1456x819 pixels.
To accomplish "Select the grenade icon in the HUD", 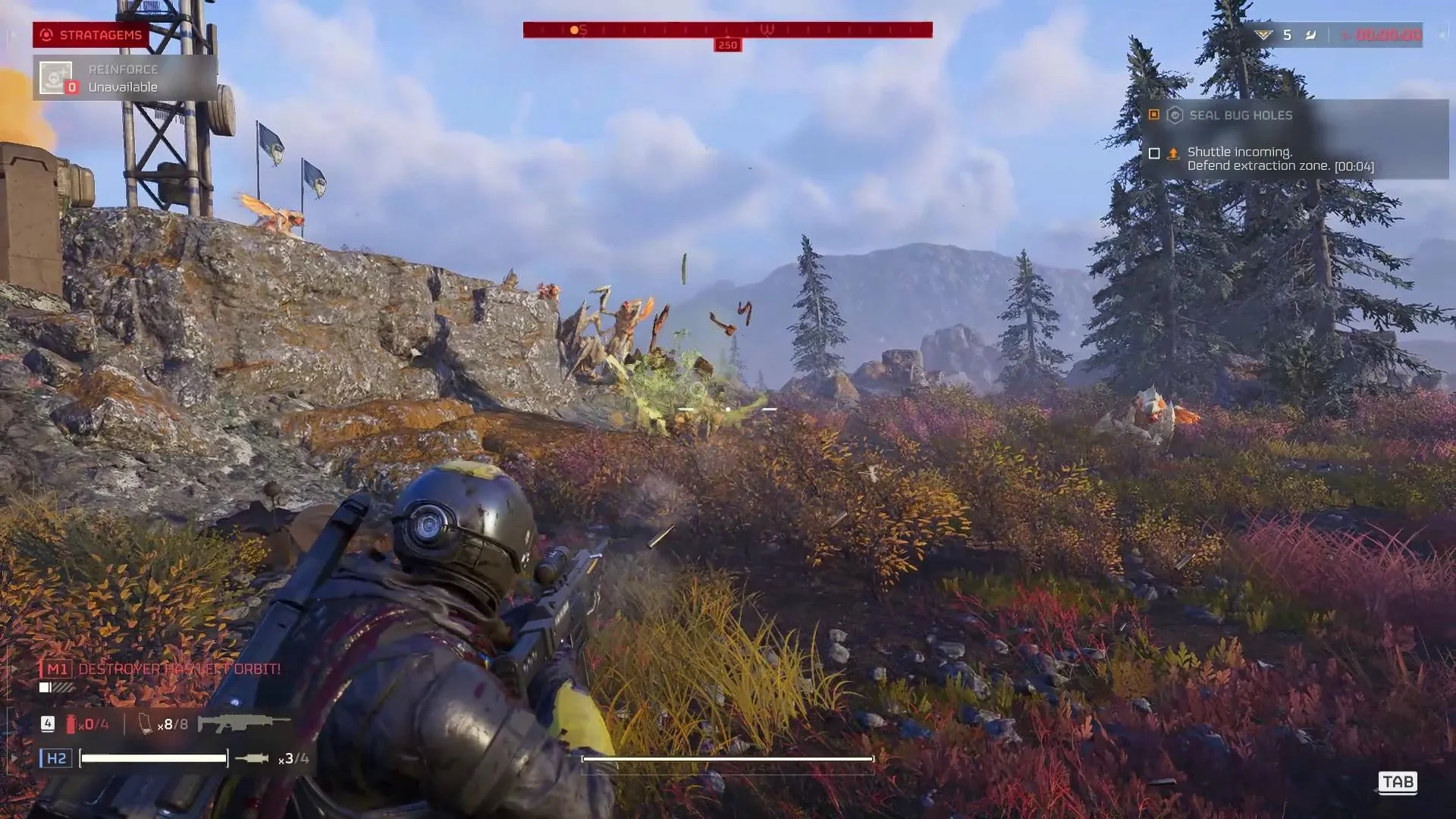I will (252, 758).
